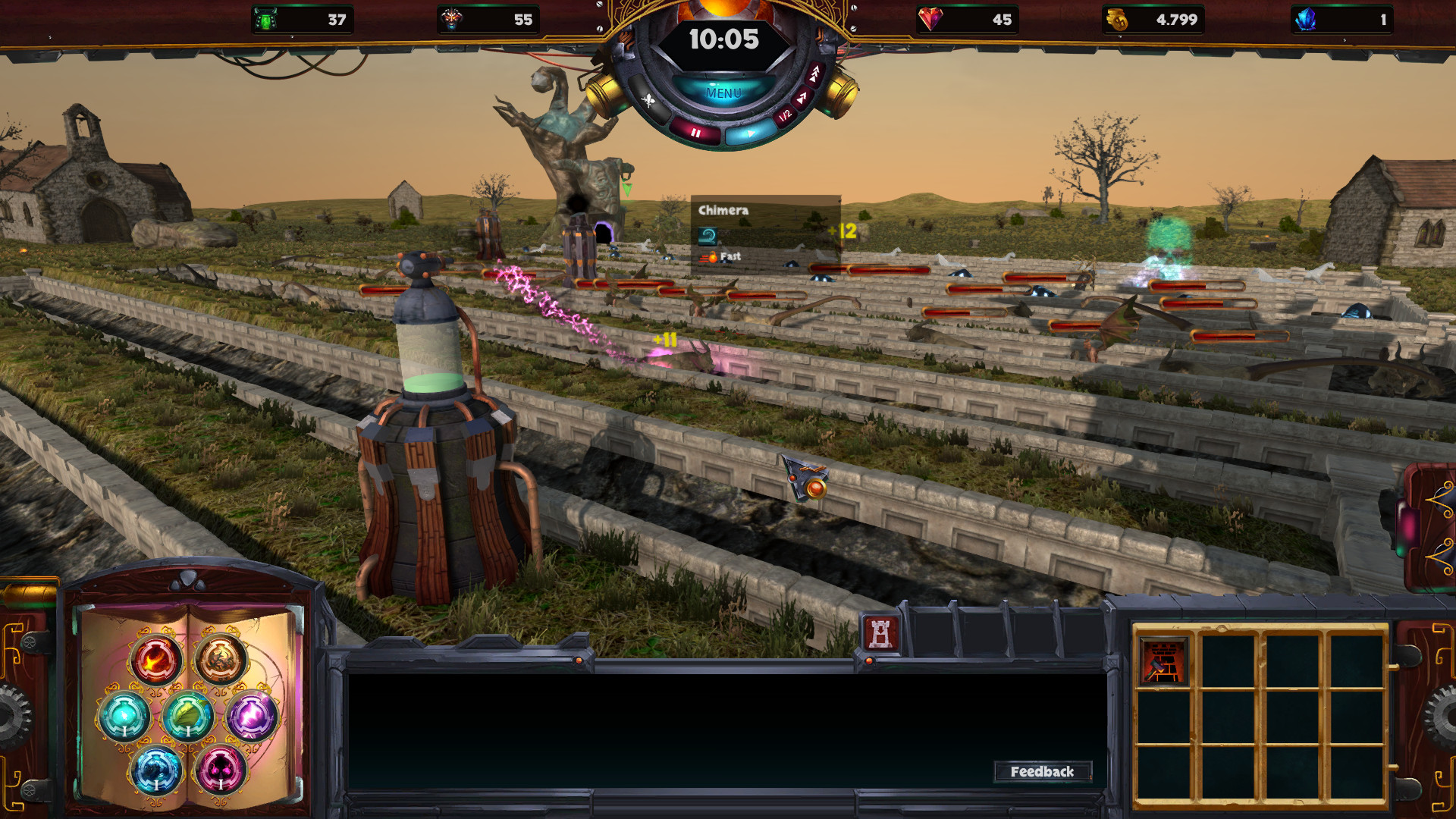Pause the game with the pause button

click(695, 134)
